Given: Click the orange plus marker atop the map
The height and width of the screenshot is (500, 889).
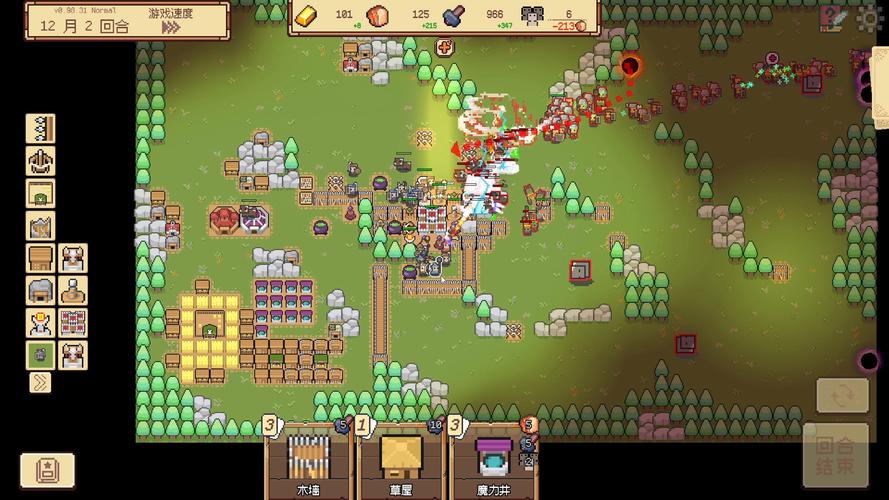Looking at the screenshot, I should tap(444, 47).
